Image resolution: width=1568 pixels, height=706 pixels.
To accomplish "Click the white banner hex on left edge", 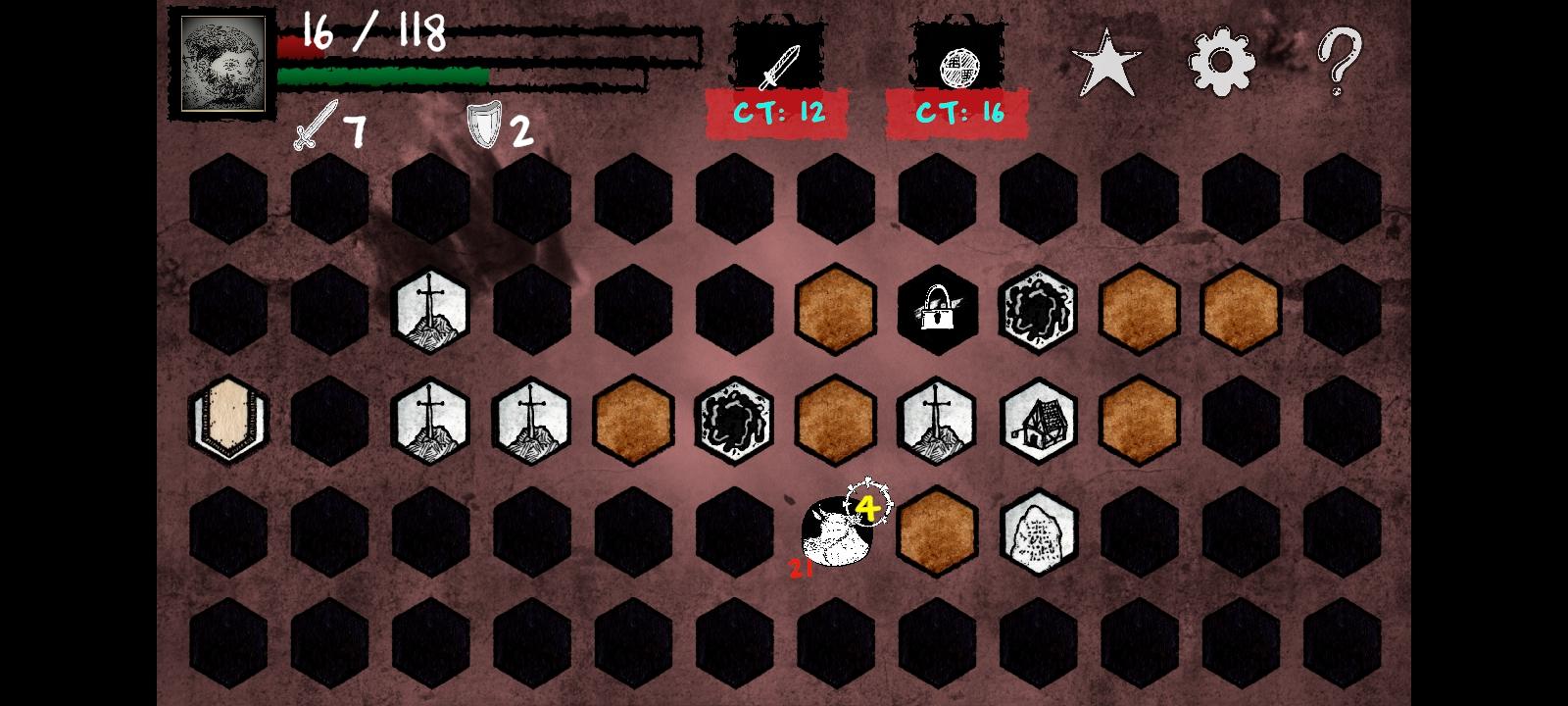I will click(228, 420).
